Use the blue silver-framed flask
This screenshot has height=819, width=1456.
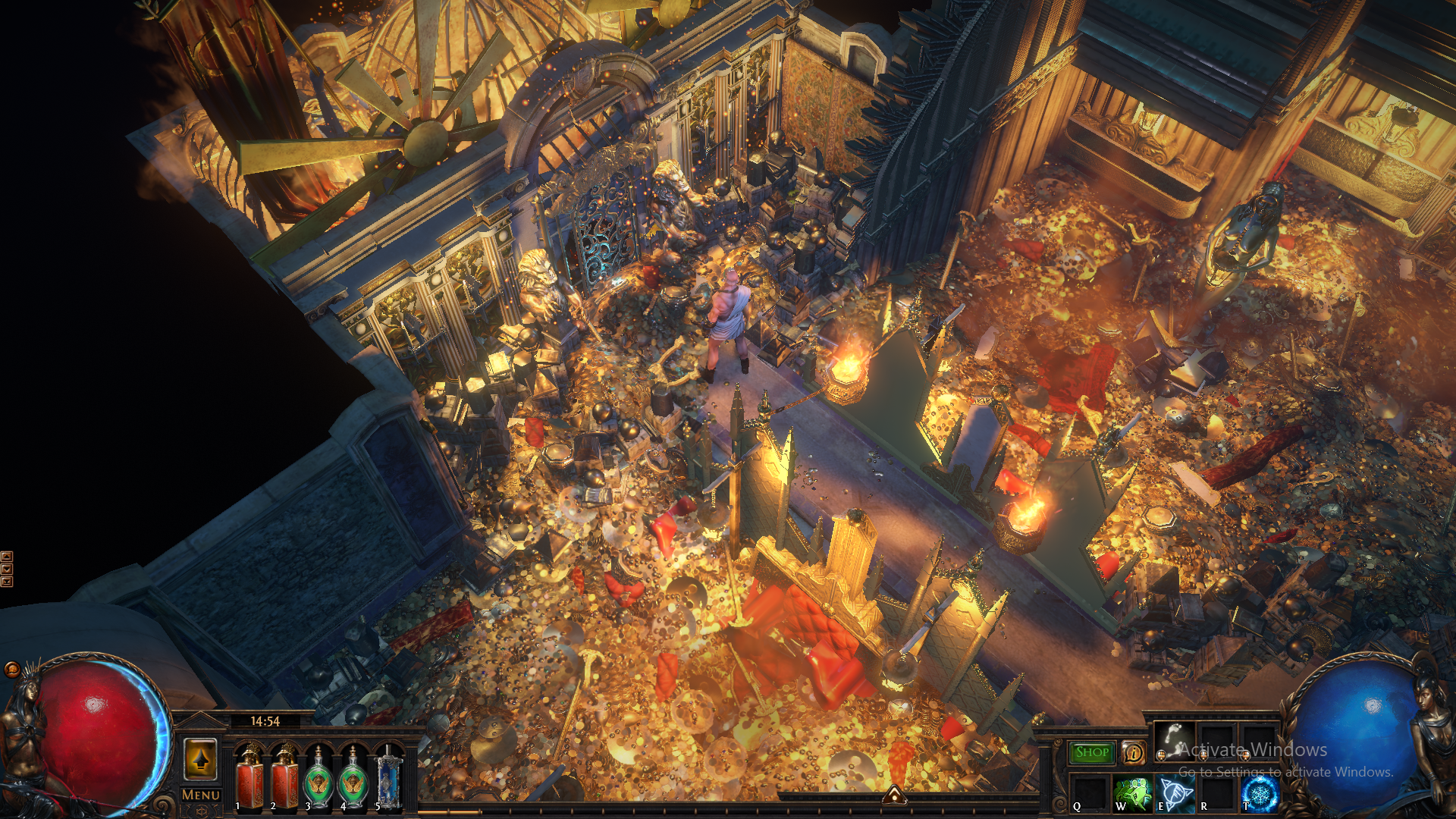point(388,777)
